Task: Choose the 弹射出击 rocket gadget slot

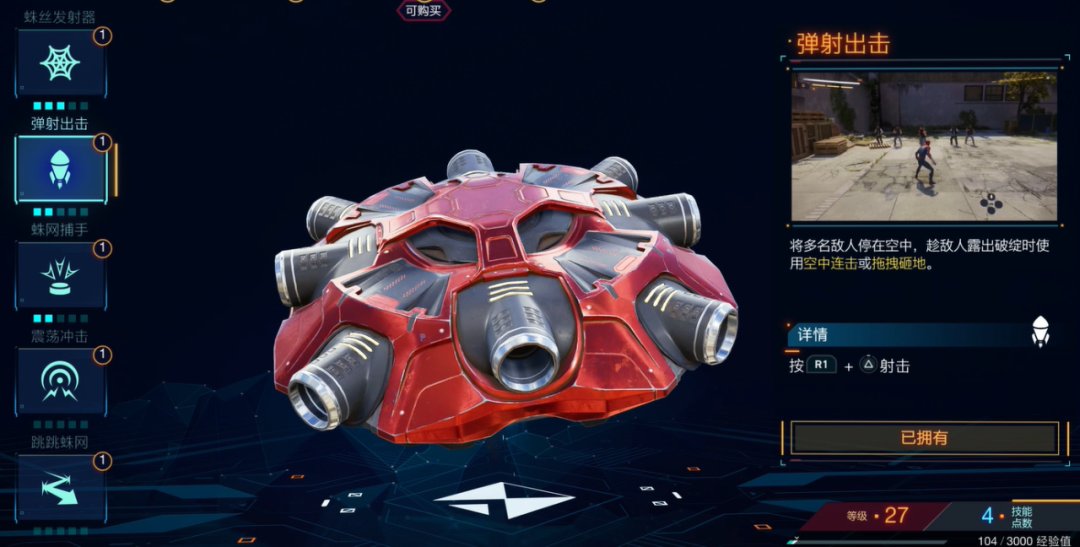Action: pos(60,169)
